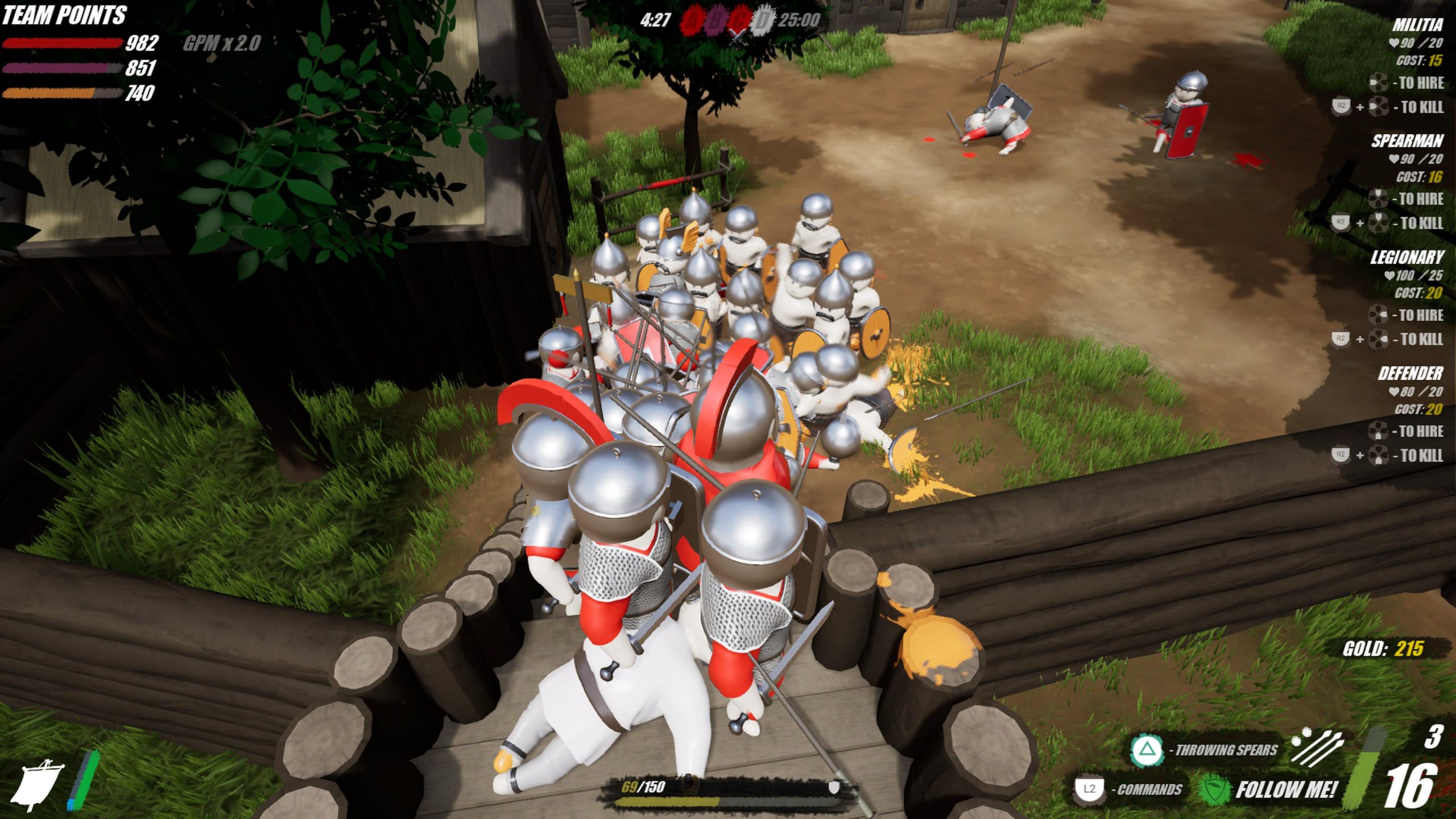Select the Militia unit entry
This screenshot has width=1456, height=819.
(x=1417, y=25)
